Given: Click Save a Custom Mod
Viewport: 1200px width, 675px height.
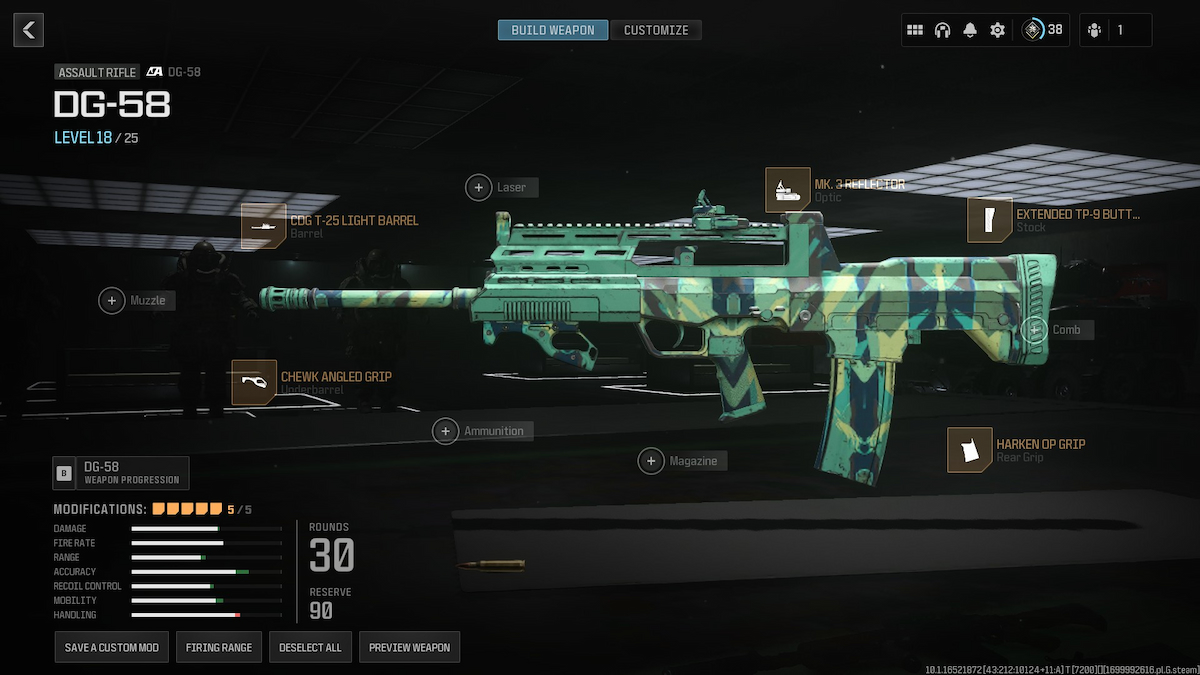Looking at the screenshot, I should (x=112, y=647).
